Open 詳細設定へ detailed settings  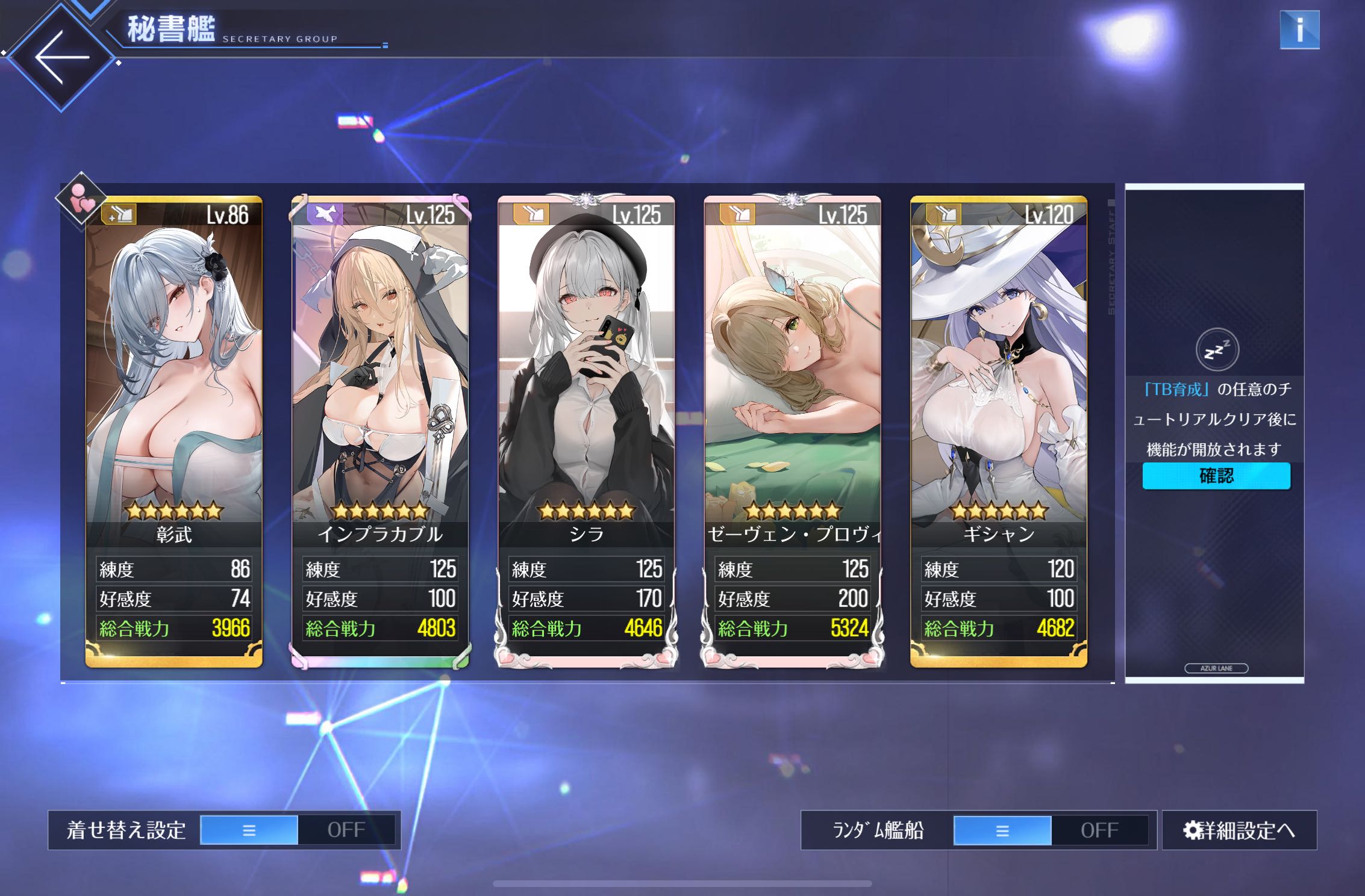[1239, 830]
